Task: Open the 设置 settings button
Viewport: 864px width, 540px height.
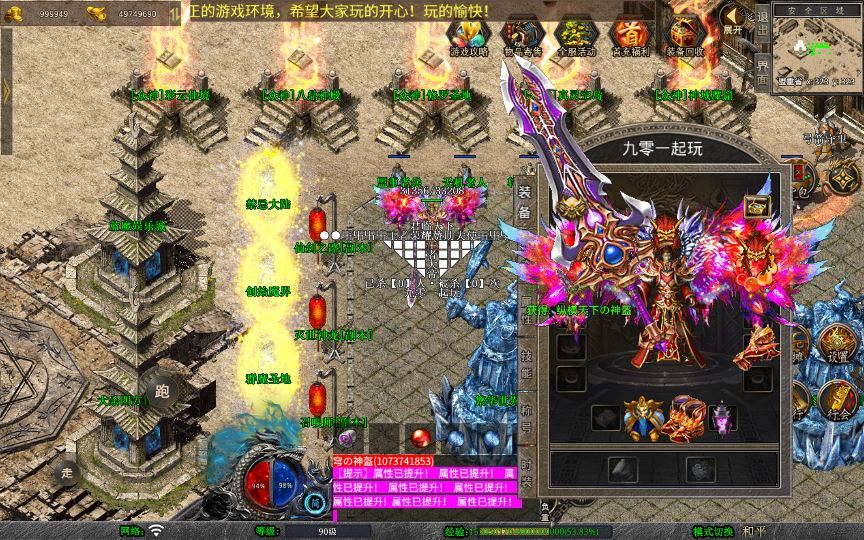Action: pyautogui.click(x=837, y=345)
